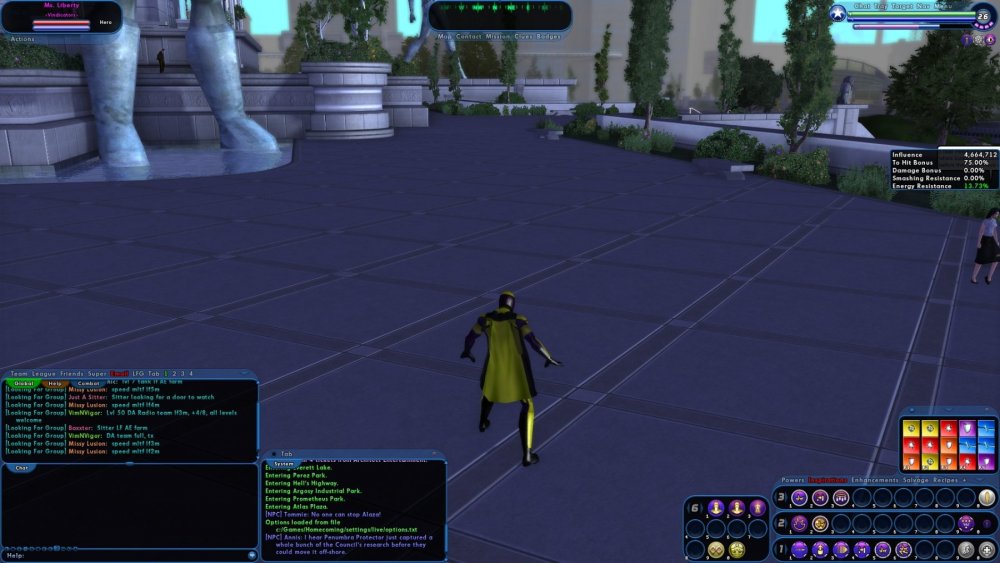Select the System chat tab
This screenshot has height=563, width=1000.
[x=284, y=464]
